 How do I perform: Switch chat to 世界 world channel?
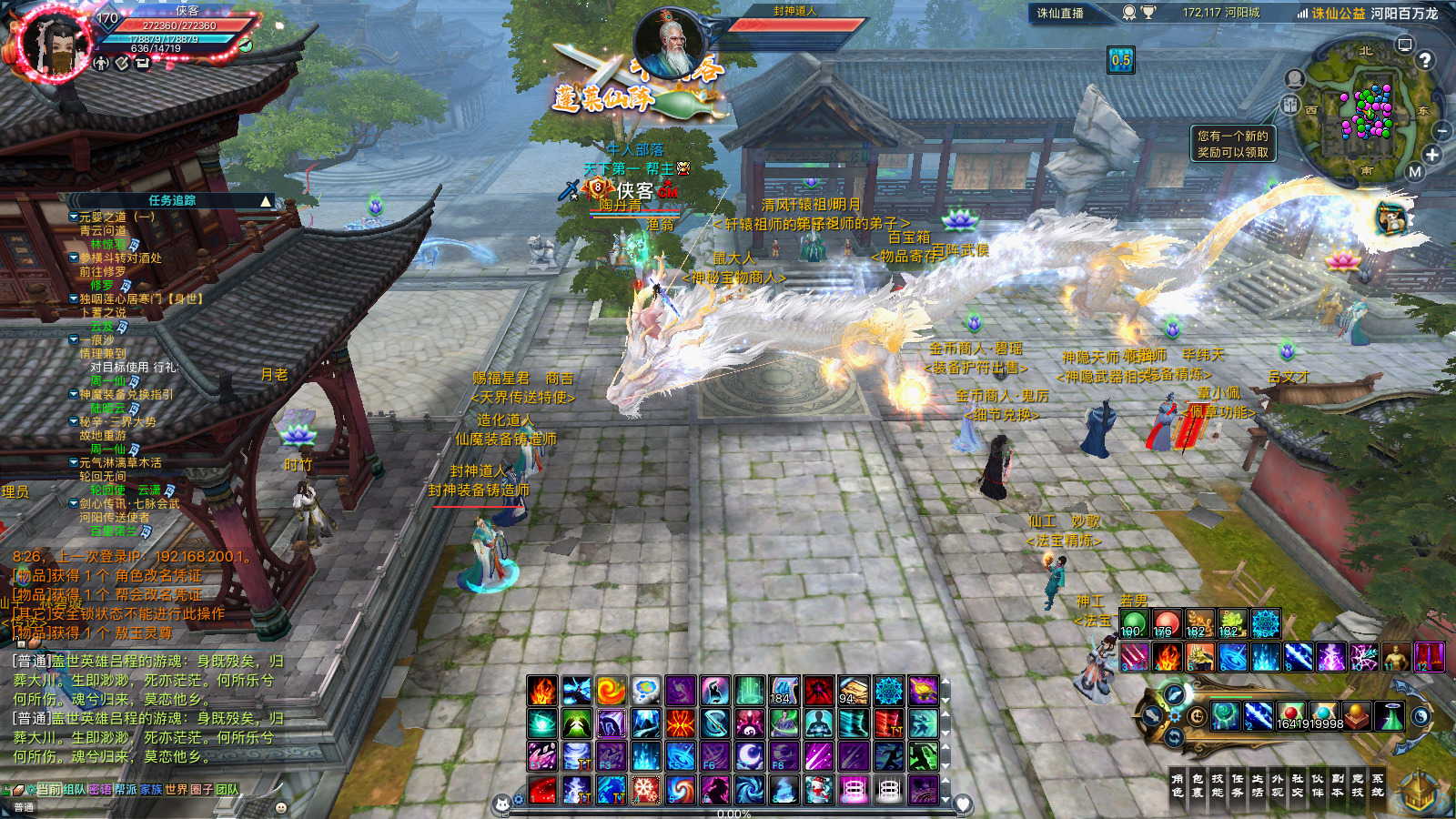177,789
